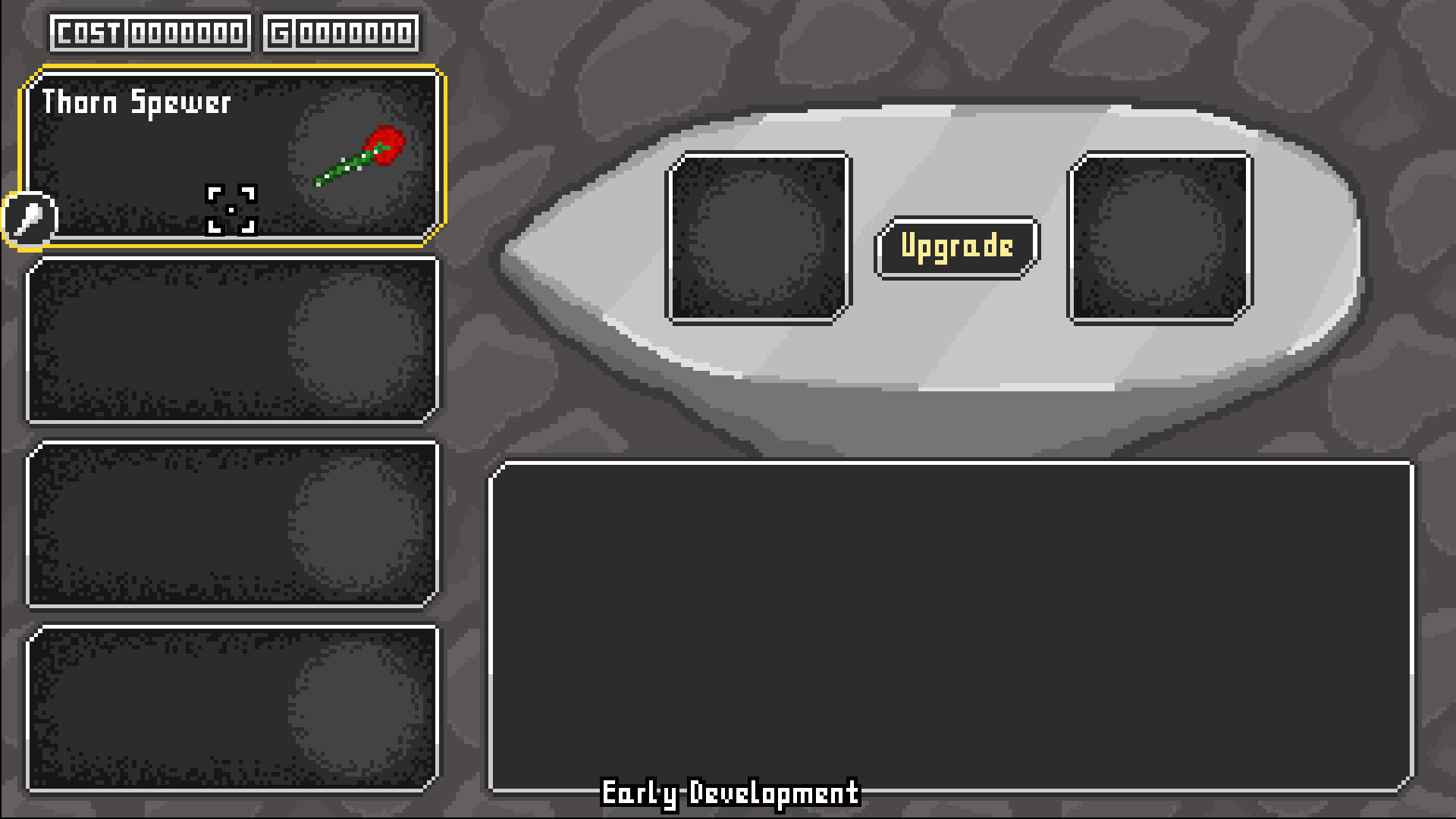Toggle the second empty tower slot

[231, 339]
